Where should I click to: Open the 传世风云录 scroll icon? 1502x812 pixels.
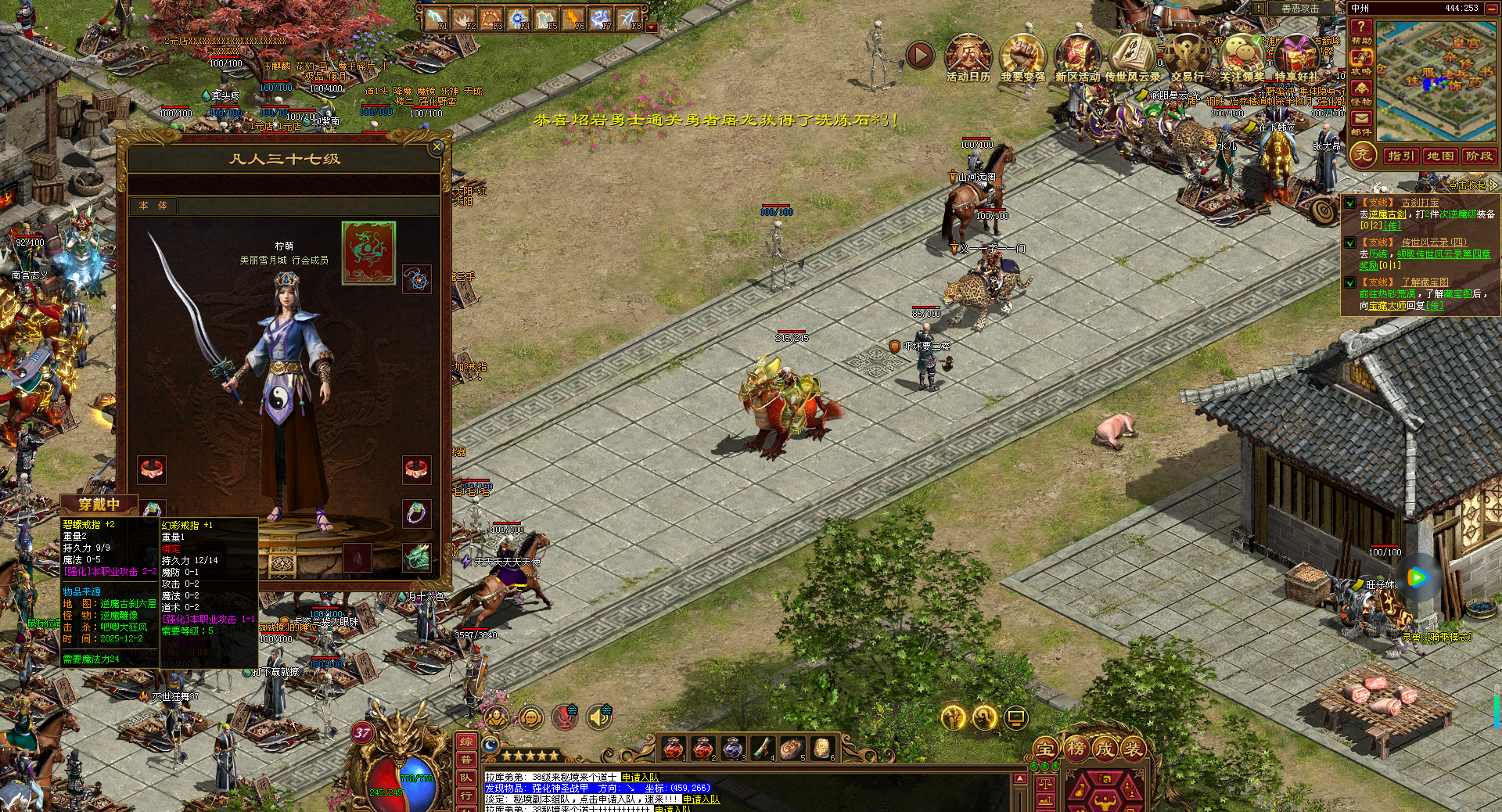pos(1132,56)
